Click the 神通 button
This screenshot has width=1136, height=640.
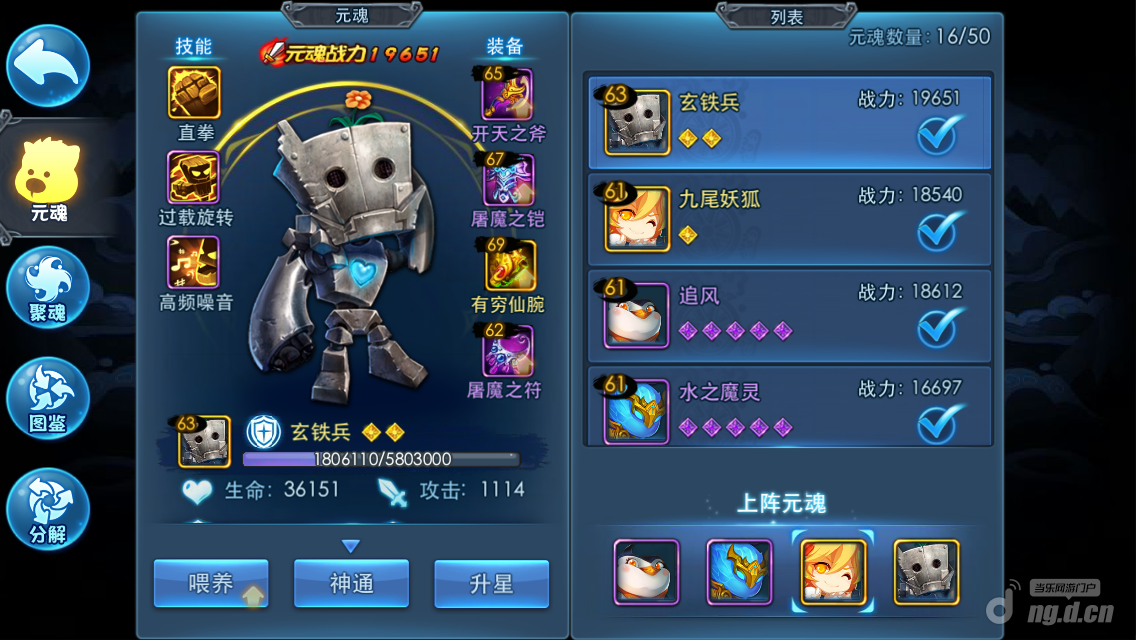[x=351, y=584]
